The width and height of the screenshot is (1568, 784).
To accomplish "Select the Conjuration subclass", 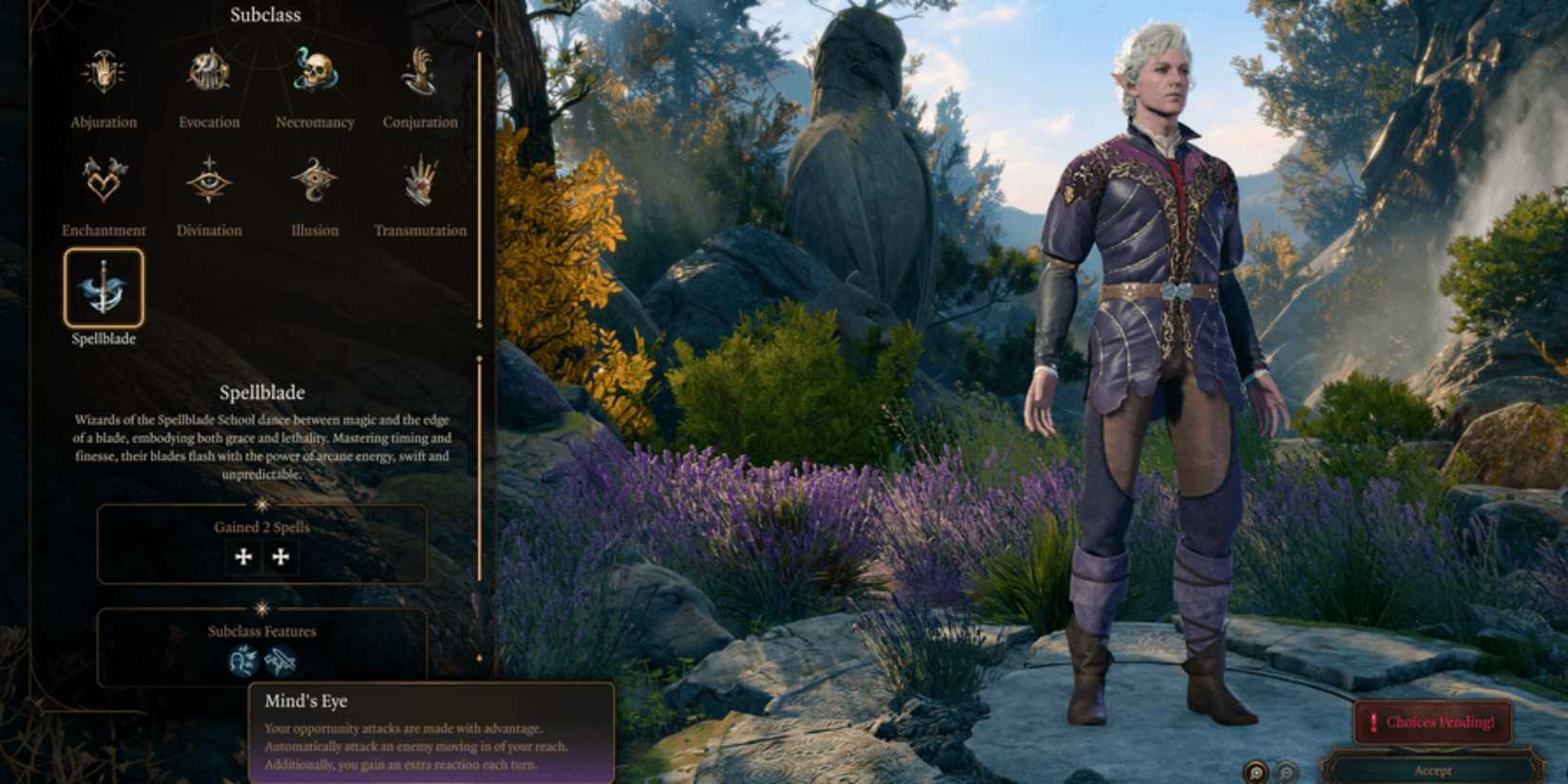I will coord(419,73).
